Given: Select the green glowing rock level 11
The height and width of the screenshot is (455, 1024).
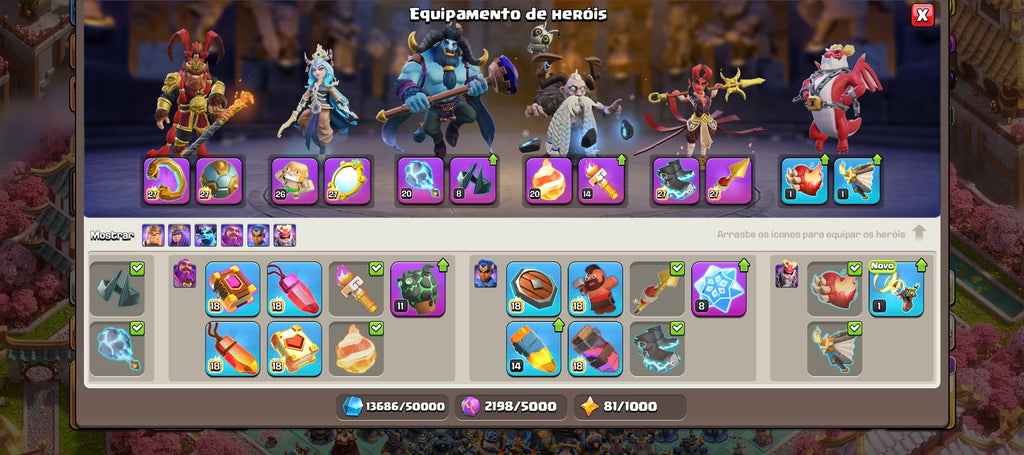Looking at the screenshot, I should tap(418, 289).
